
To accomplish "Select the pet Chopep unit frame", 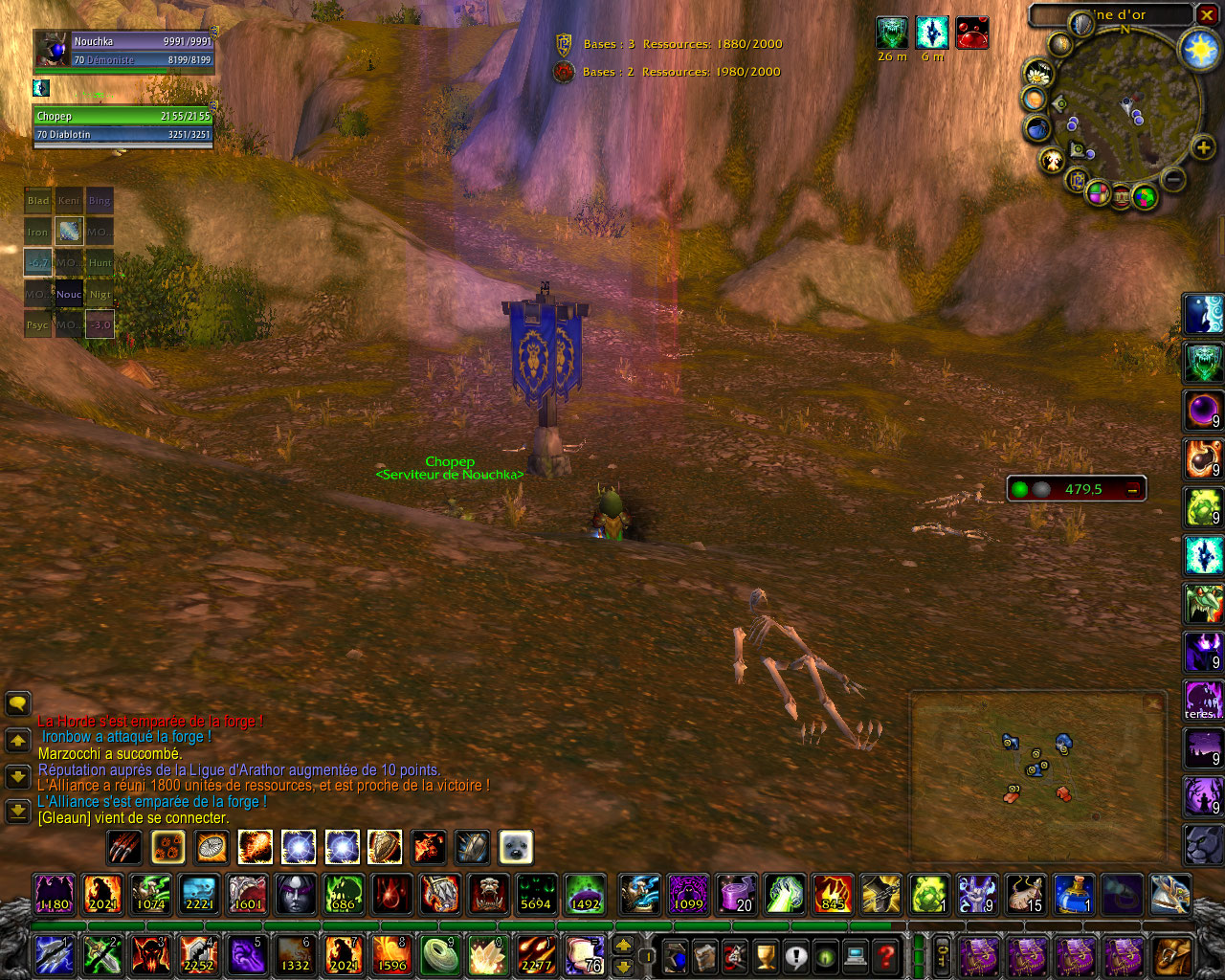I will pos(122,125).
